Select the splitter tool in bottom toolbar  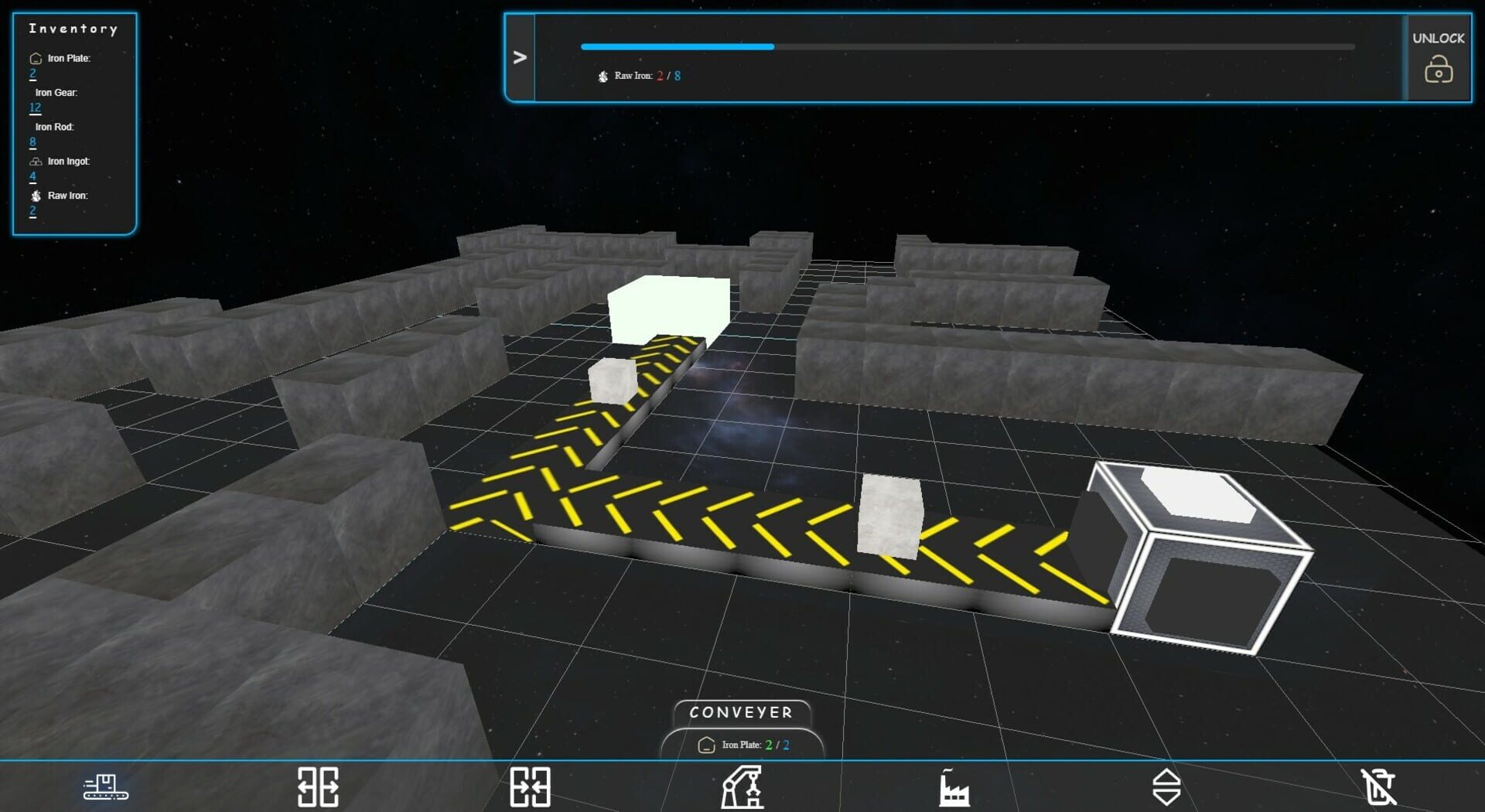[317, 786]
